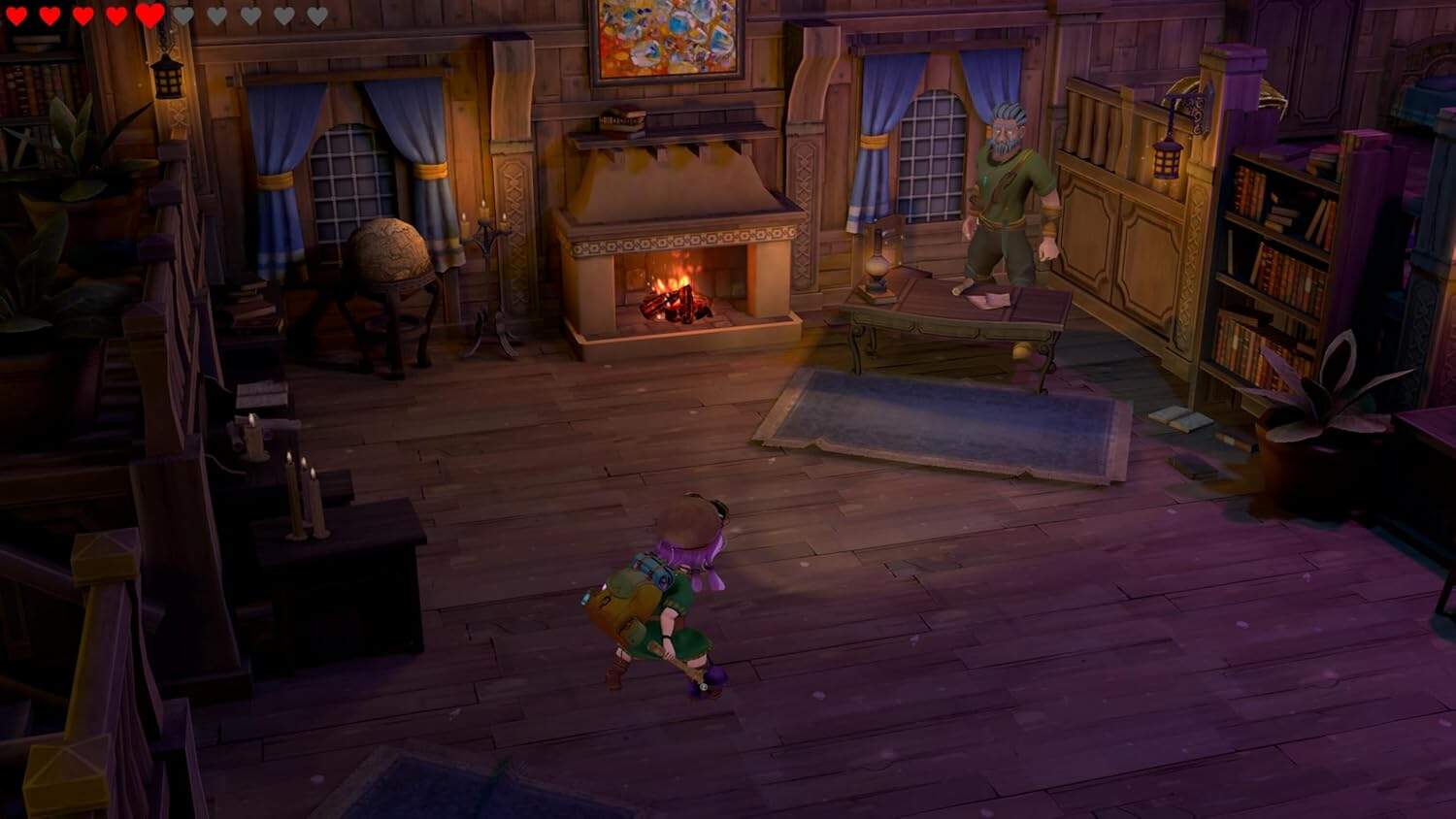Click the oil lamp on the desk
The image size is (1456, 819).
[x=878, y=264]
